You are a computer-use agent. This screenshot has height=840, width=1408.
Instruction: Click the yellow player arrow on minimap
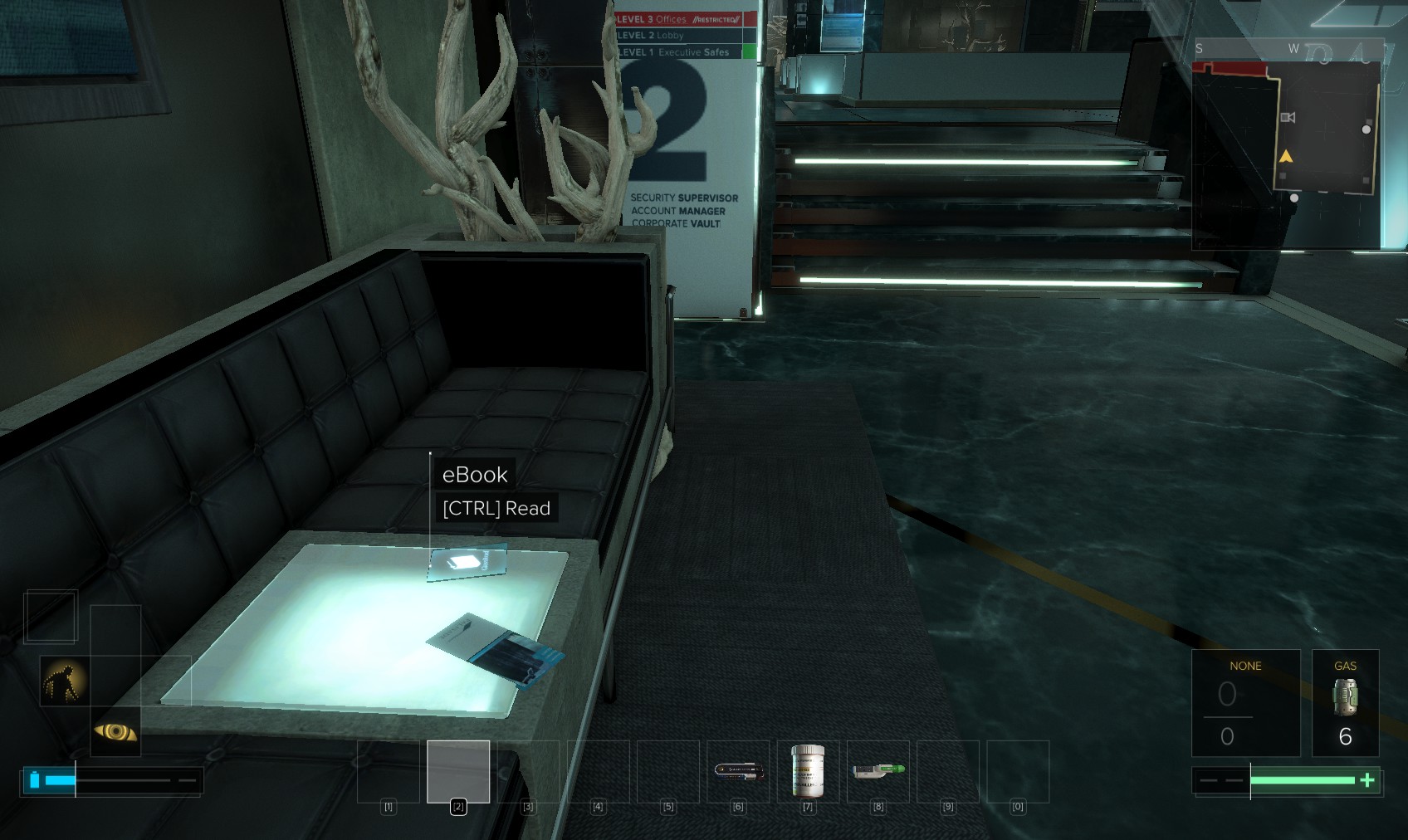(1286, 156)
